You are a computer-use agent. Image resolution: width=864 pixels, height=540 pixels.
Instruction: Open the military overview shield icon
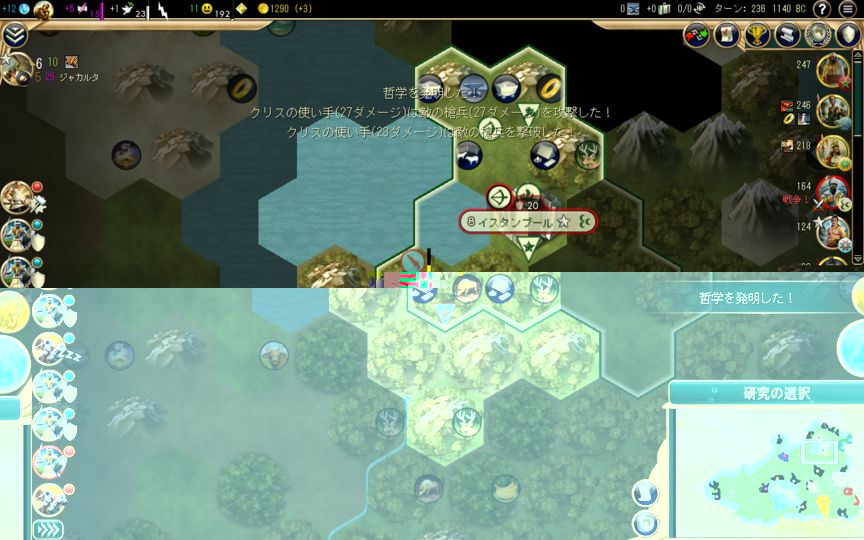point(848,35)
